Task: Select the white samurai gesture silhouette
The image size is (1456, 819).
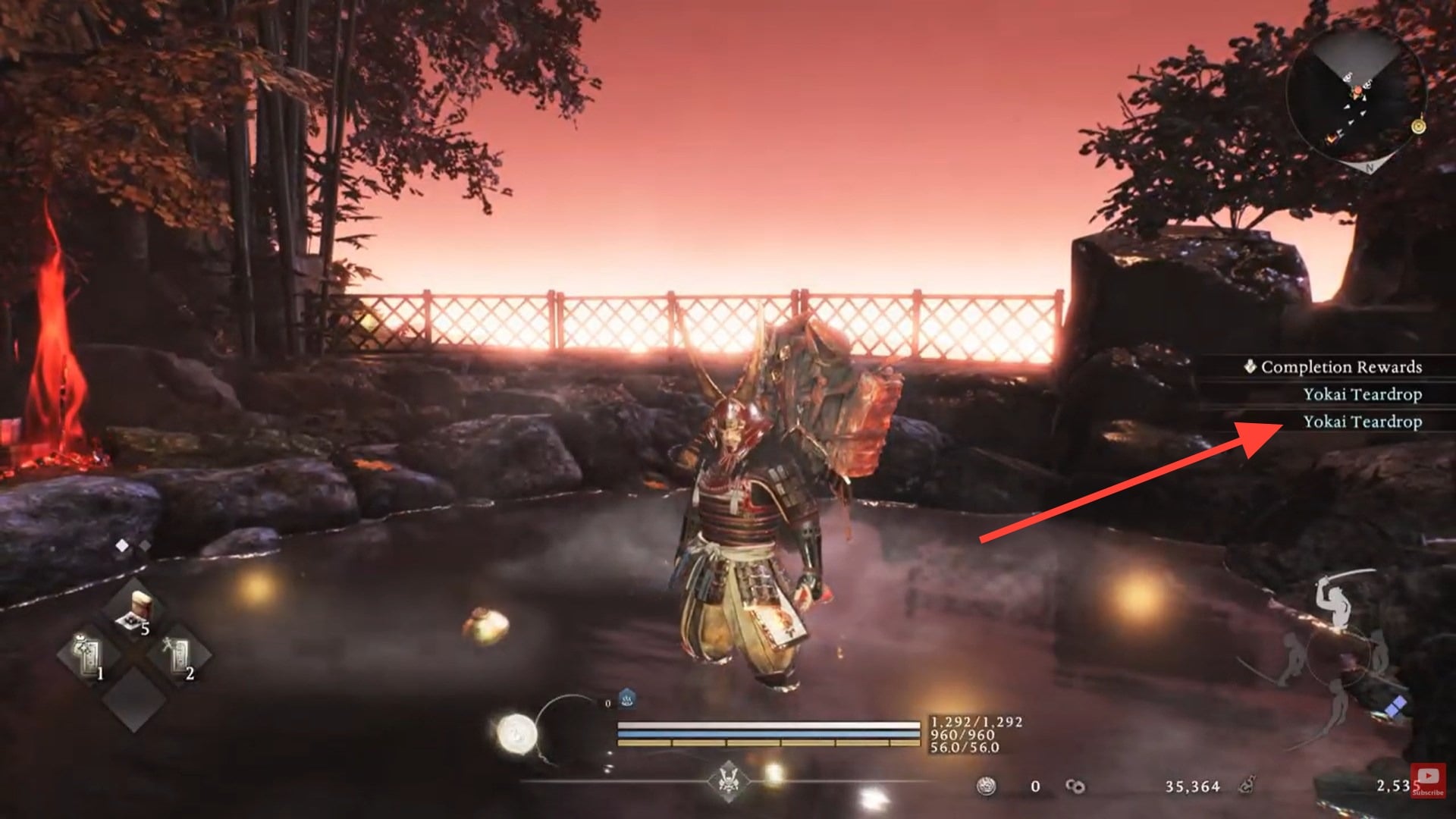Action: coord(1335,600)
